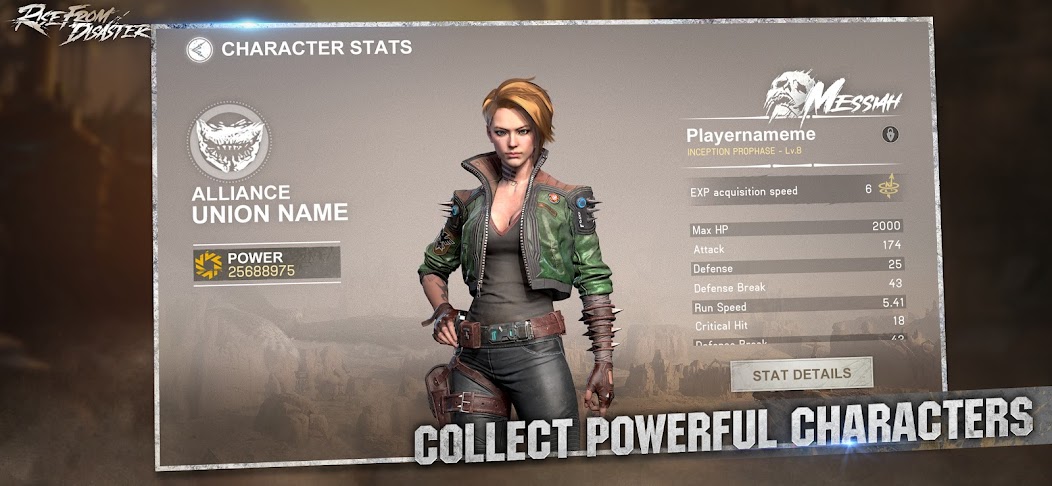
Task: Tap the small icon beside Playernameme
Action: 889,134
